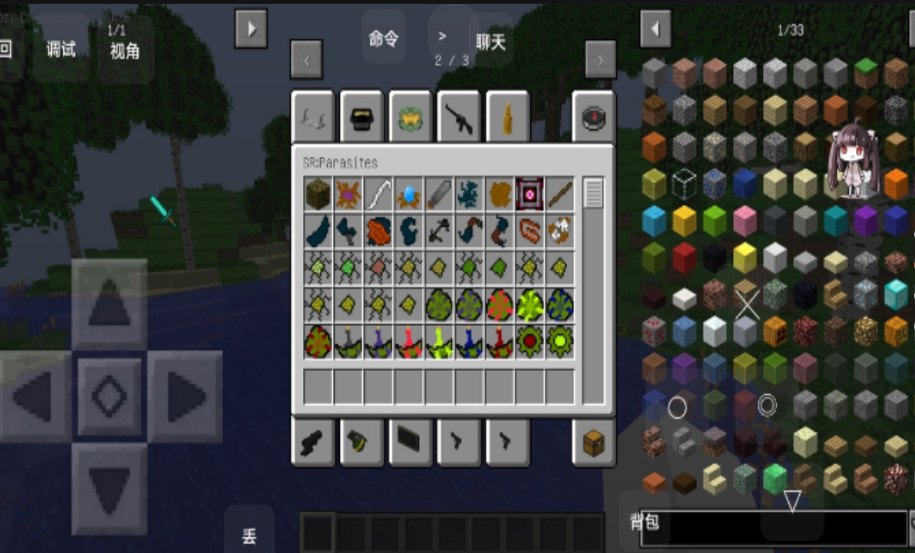Viewport: 915px width, 553px height.
Task: Switch camera with the 视角 button
Action: point(125,50)
